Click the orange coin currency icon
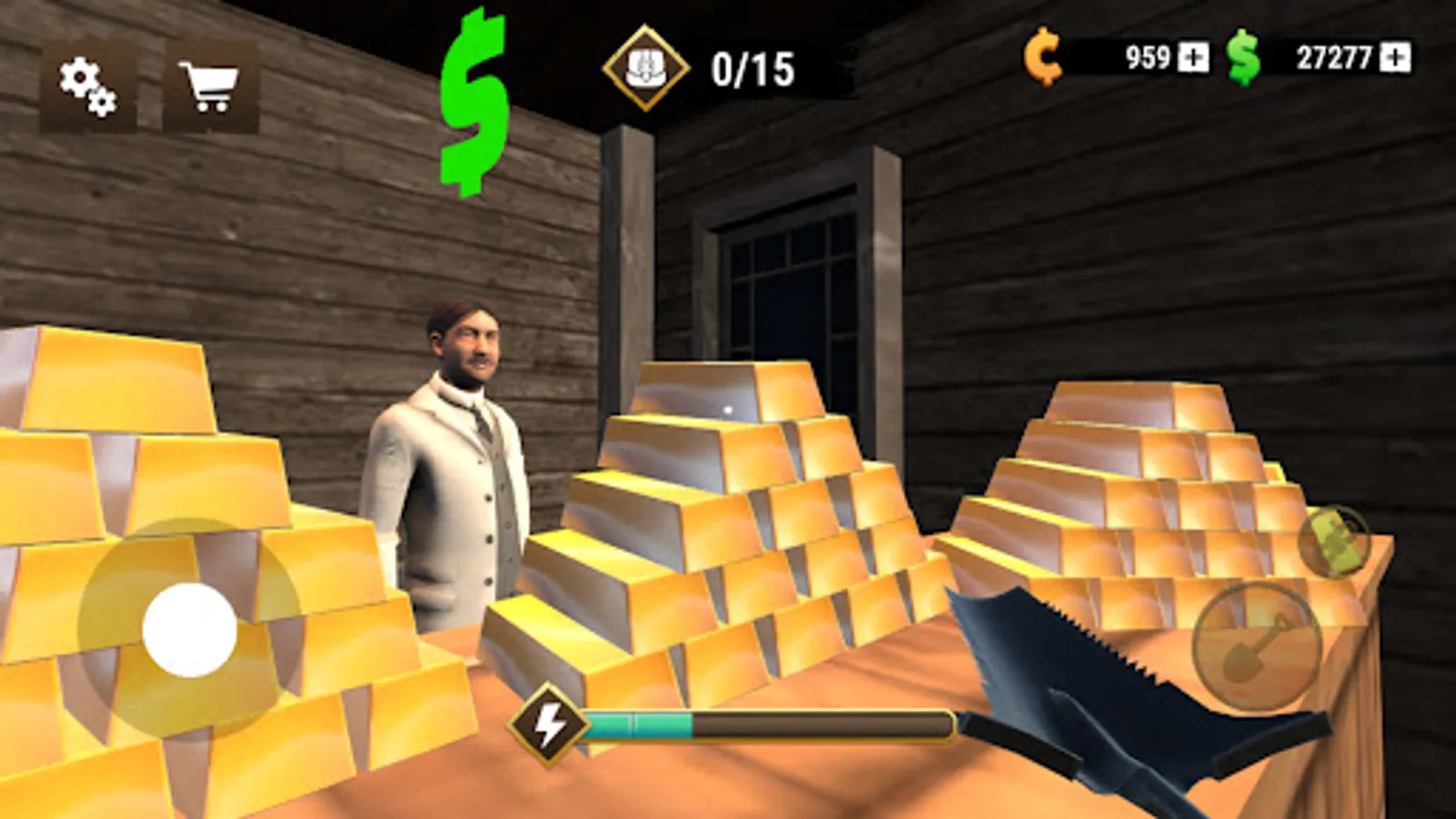 pos(1043,59)
